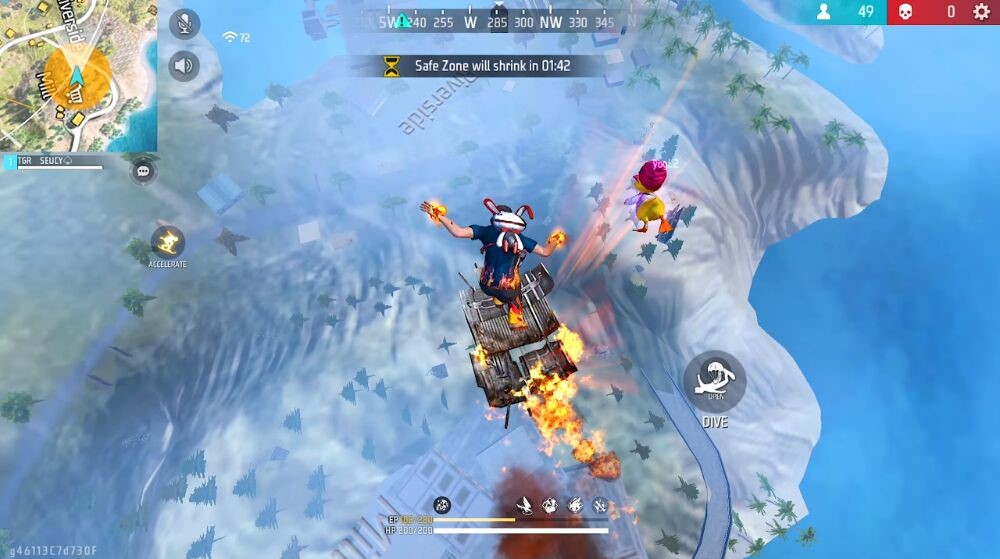Activate the Accelerate skill

point(167,242)
